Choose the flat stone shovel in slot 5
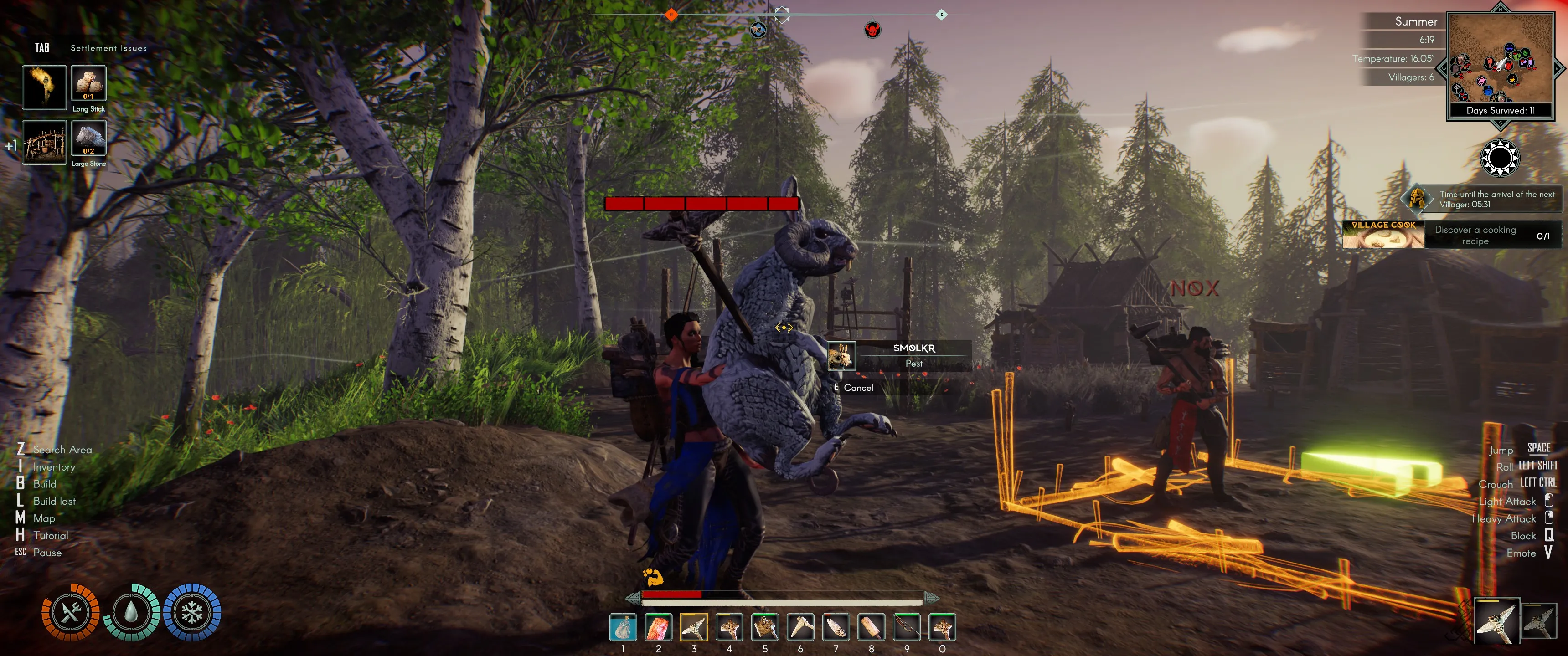The height and width of the screenshot is (656, 1568). (x=764, y=627)
